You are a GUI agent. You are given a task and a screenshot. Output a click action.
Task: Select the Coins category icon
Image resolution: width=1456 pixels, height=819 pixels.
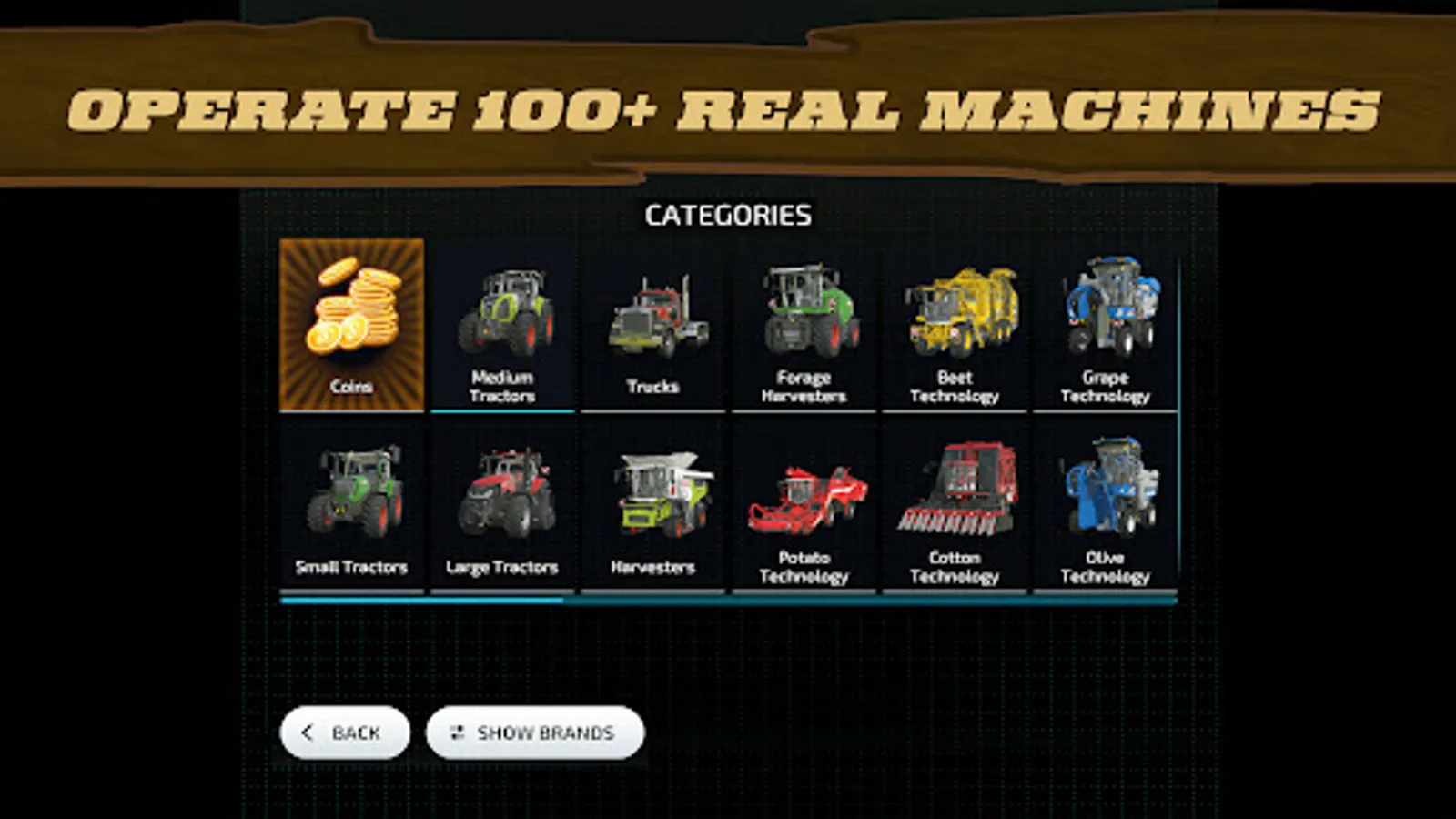[351, 325]
